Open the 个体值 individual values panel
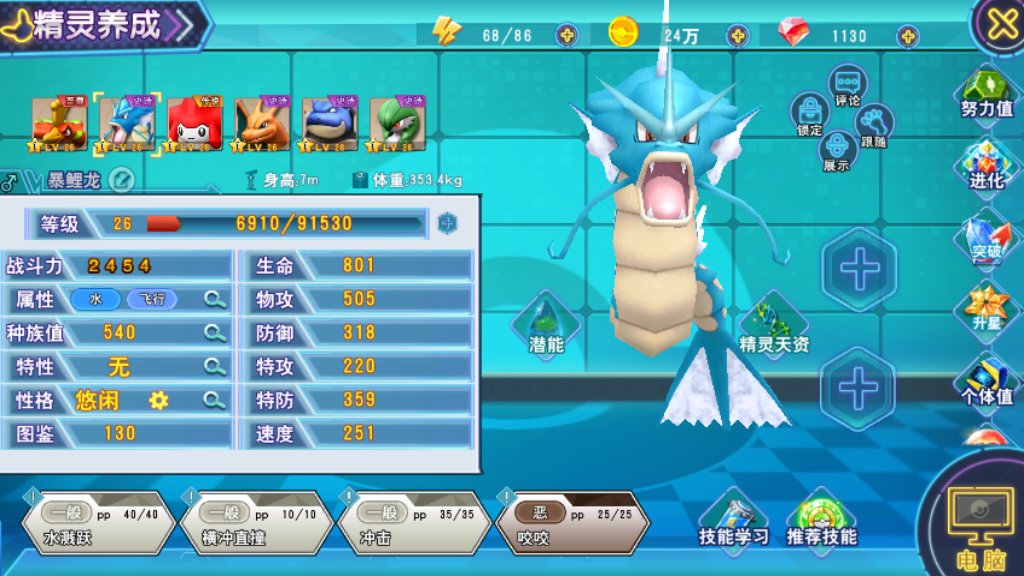This screenshot has height=576, width=1024. tap(986, 380)
